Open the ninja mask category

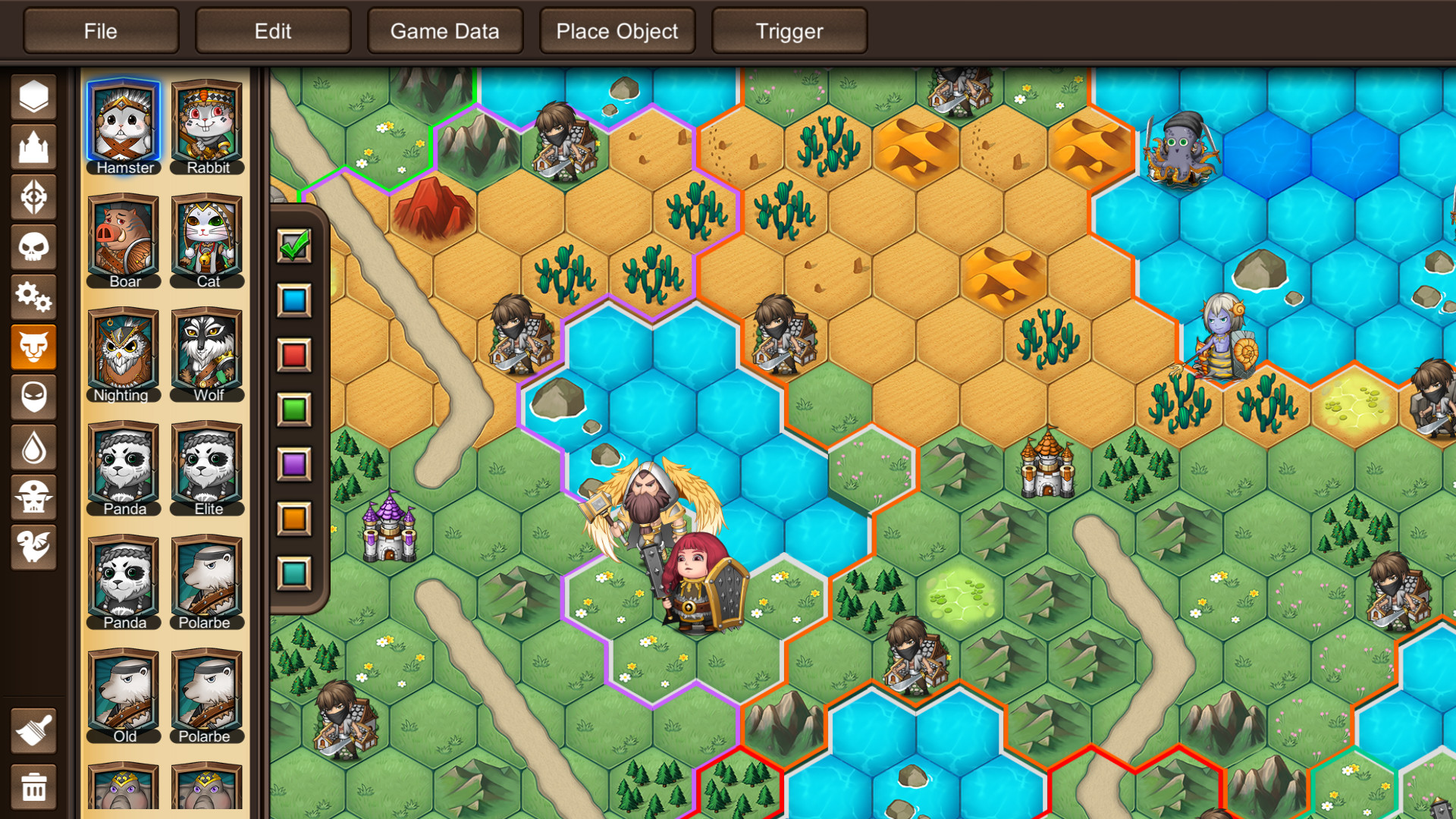click(33, 397)
